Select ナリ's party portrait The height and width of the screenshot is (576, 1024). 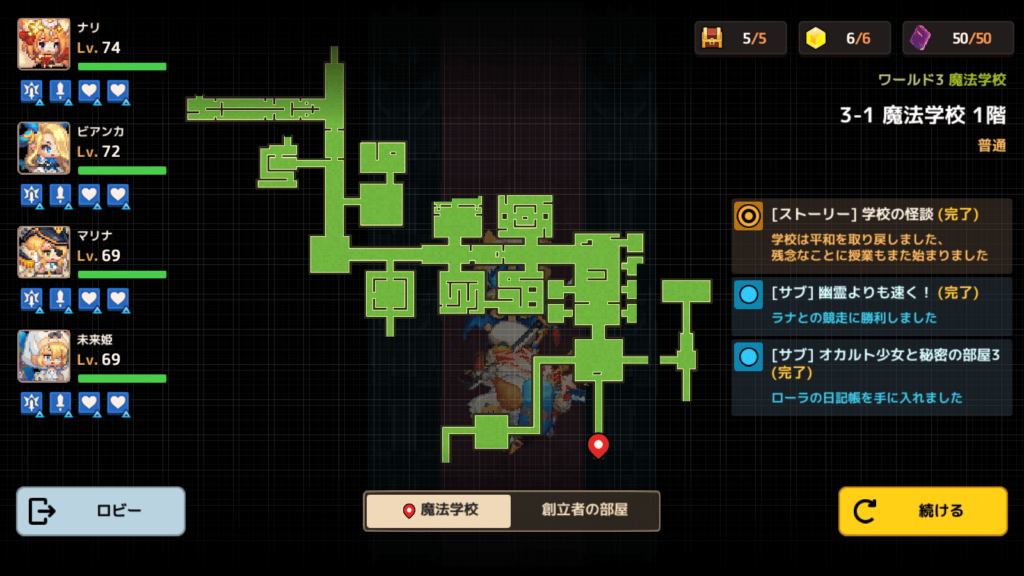click(x=44, y=44)
